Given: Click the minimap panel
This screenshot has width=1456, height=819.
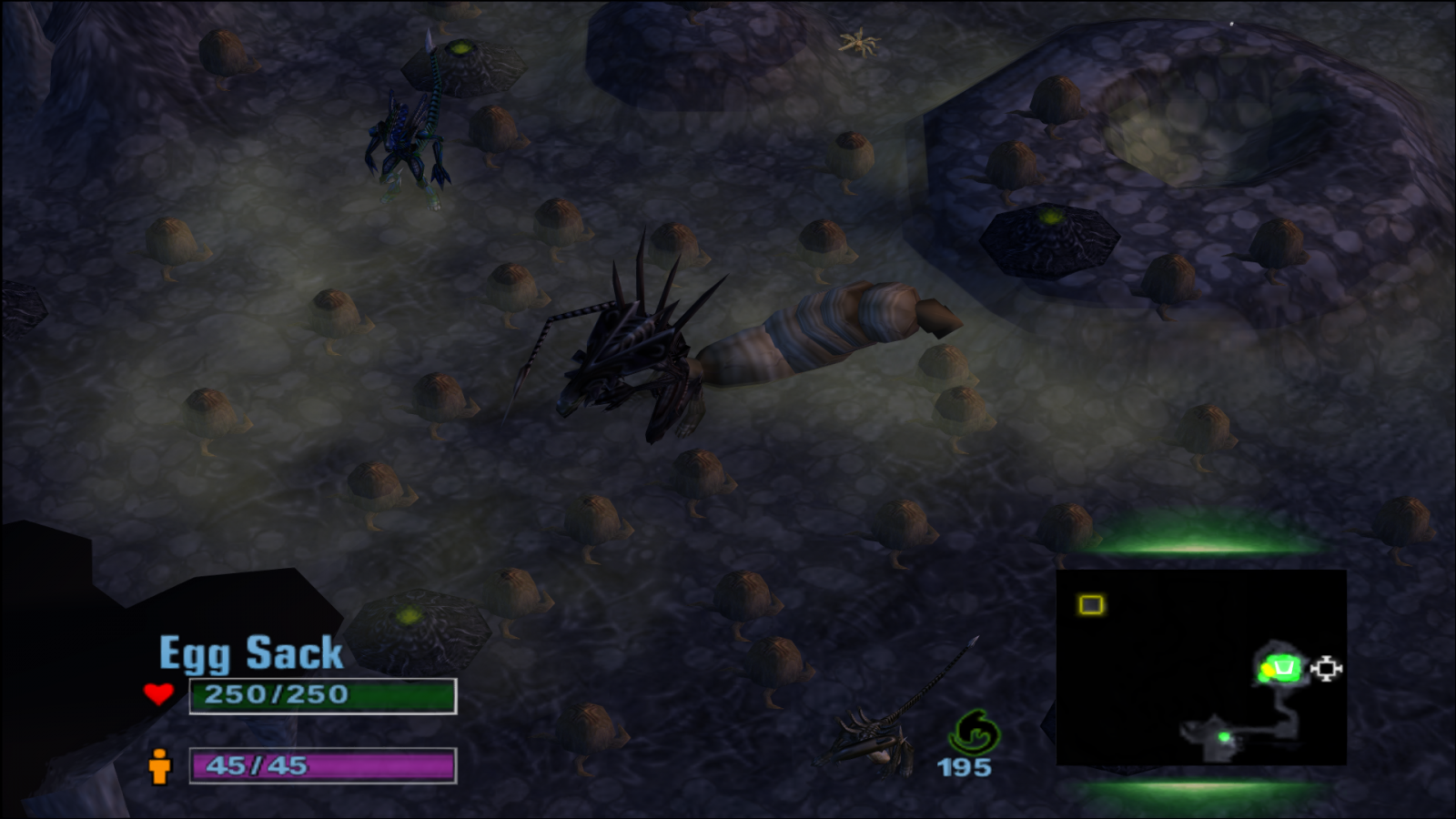Looking at the screenshot, I should tap(1200, 667).
